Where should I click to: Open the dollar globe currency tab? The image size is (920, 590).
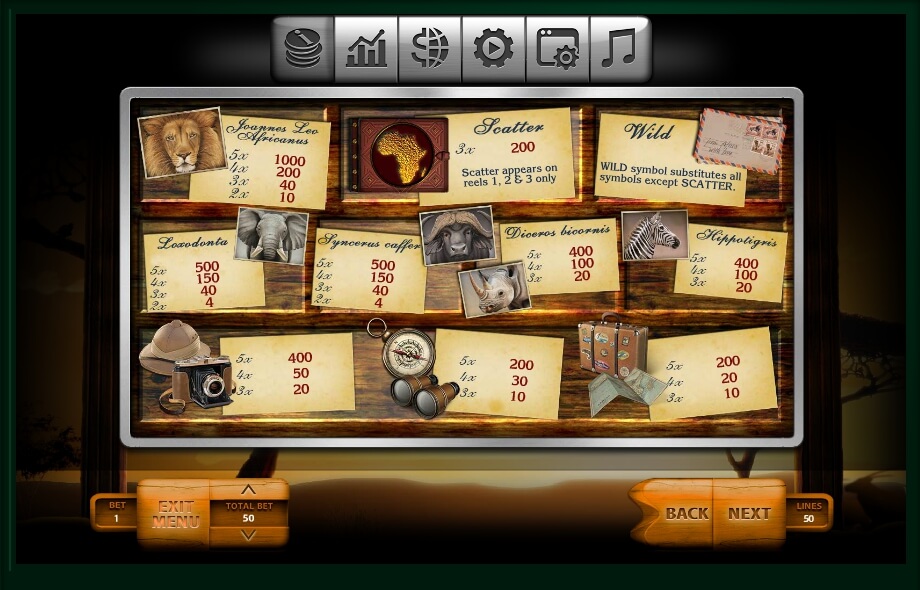(x=429, y=49)
